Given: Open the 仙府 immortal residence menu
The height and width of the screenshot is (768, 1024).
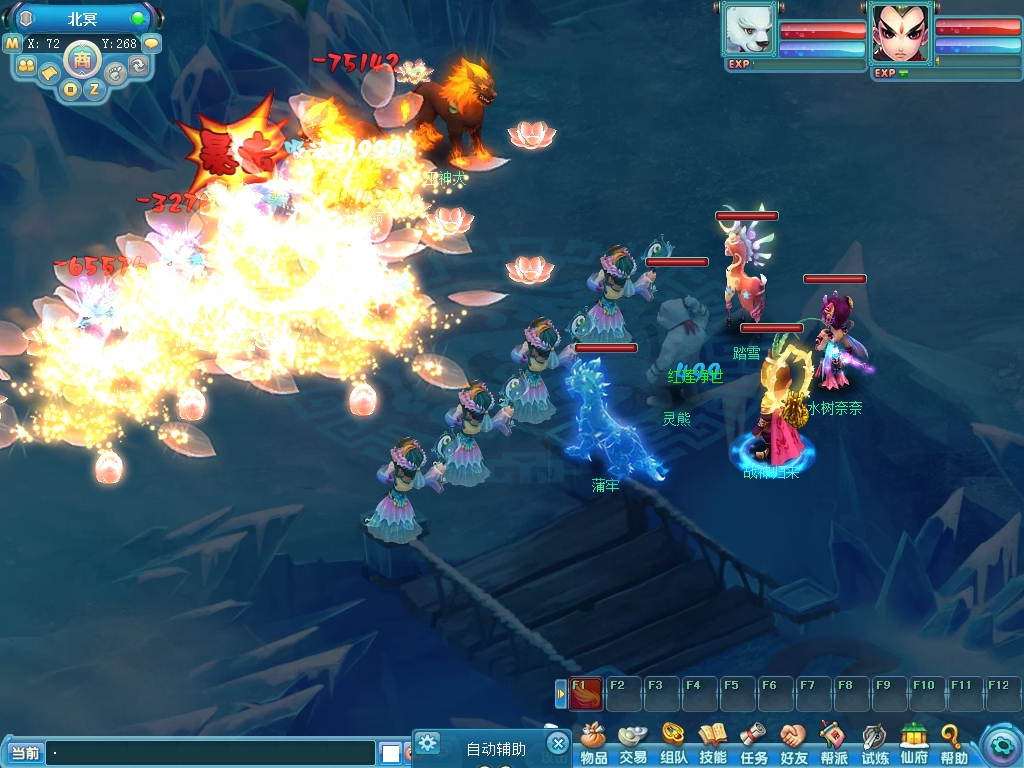Looking at the screenshot, I should tap(914, 743).
